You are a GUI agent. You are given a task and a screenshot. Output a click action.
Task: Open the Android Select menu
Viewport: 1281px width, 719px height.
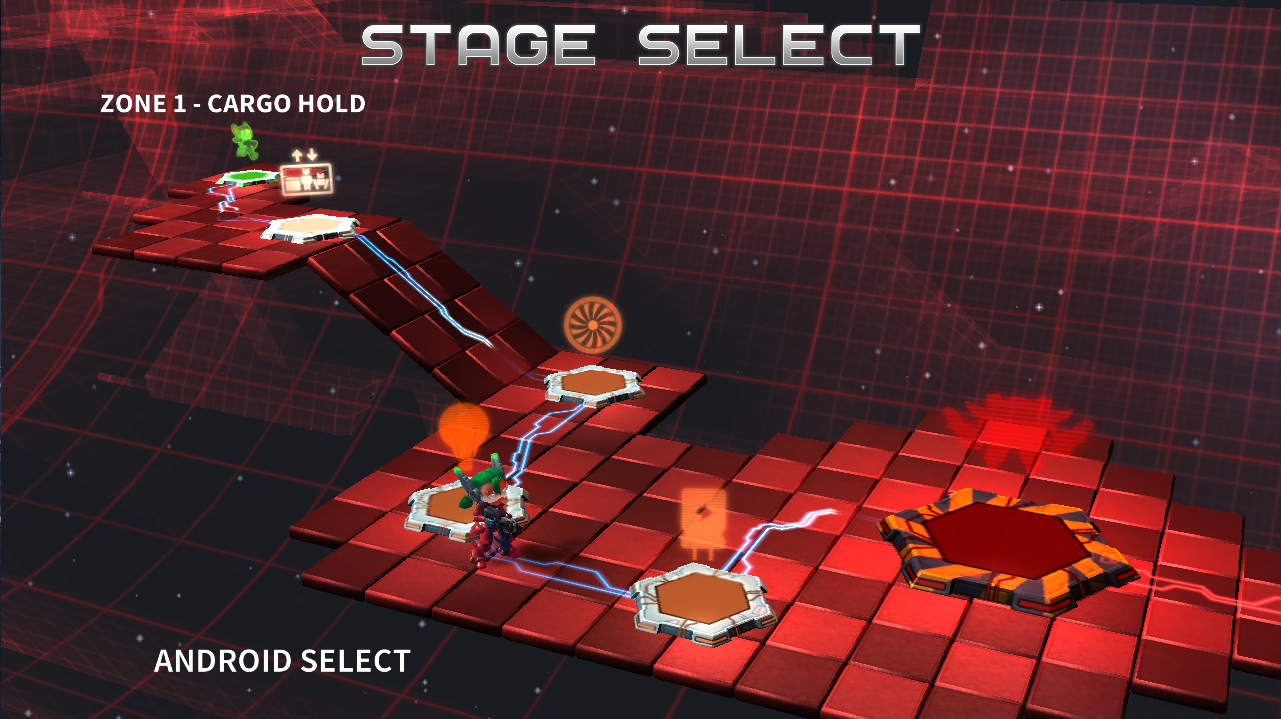[x=282, y=661]
